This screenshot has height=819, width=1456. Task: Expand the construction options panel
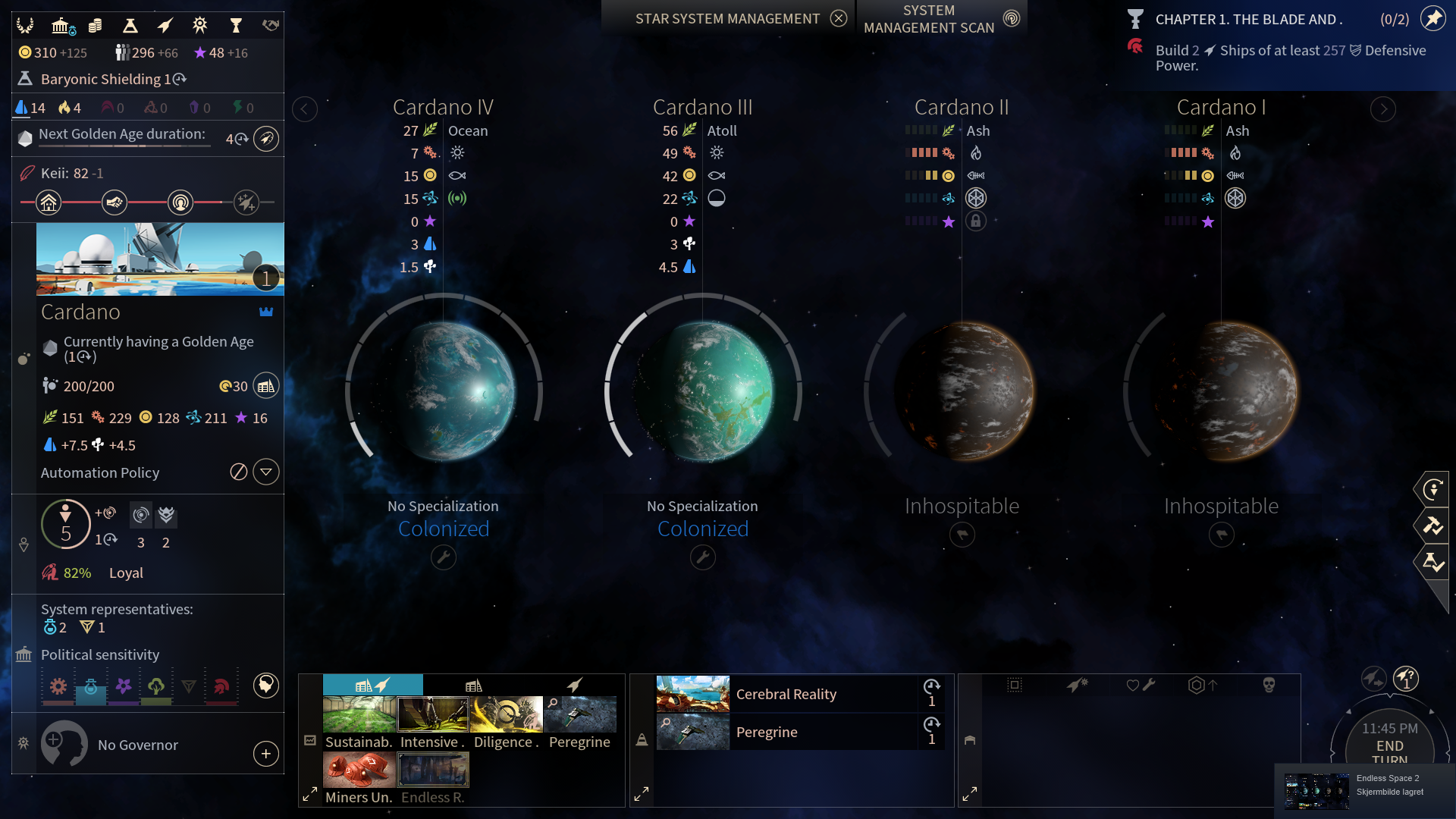[x=310, y=794]
